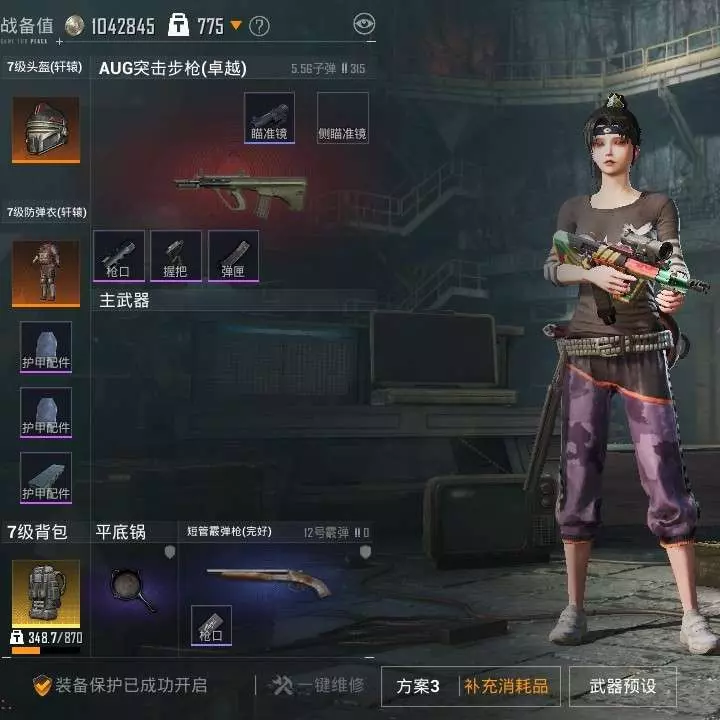Open the AUG grip attachment slot
Screen dimensions: 720x720
click(x=176, y=256)
